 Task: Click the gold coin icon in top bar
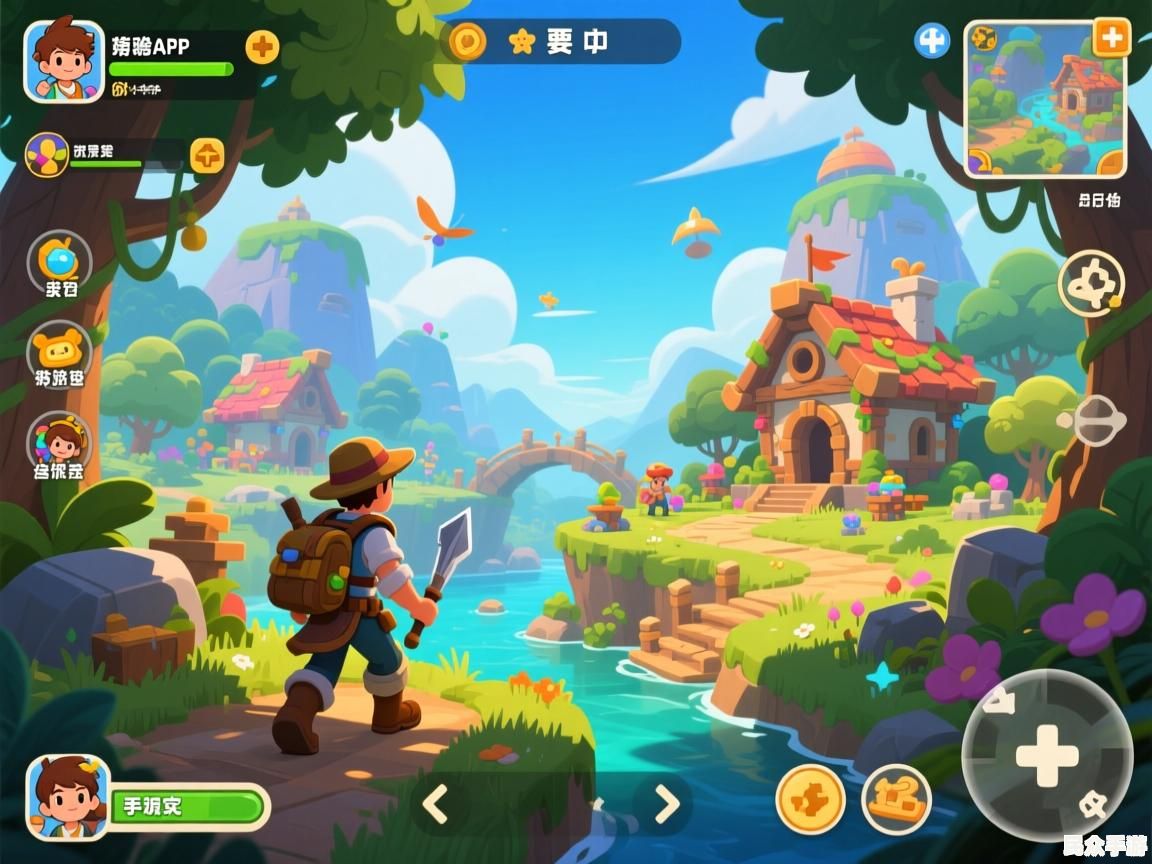pos(467,41)
